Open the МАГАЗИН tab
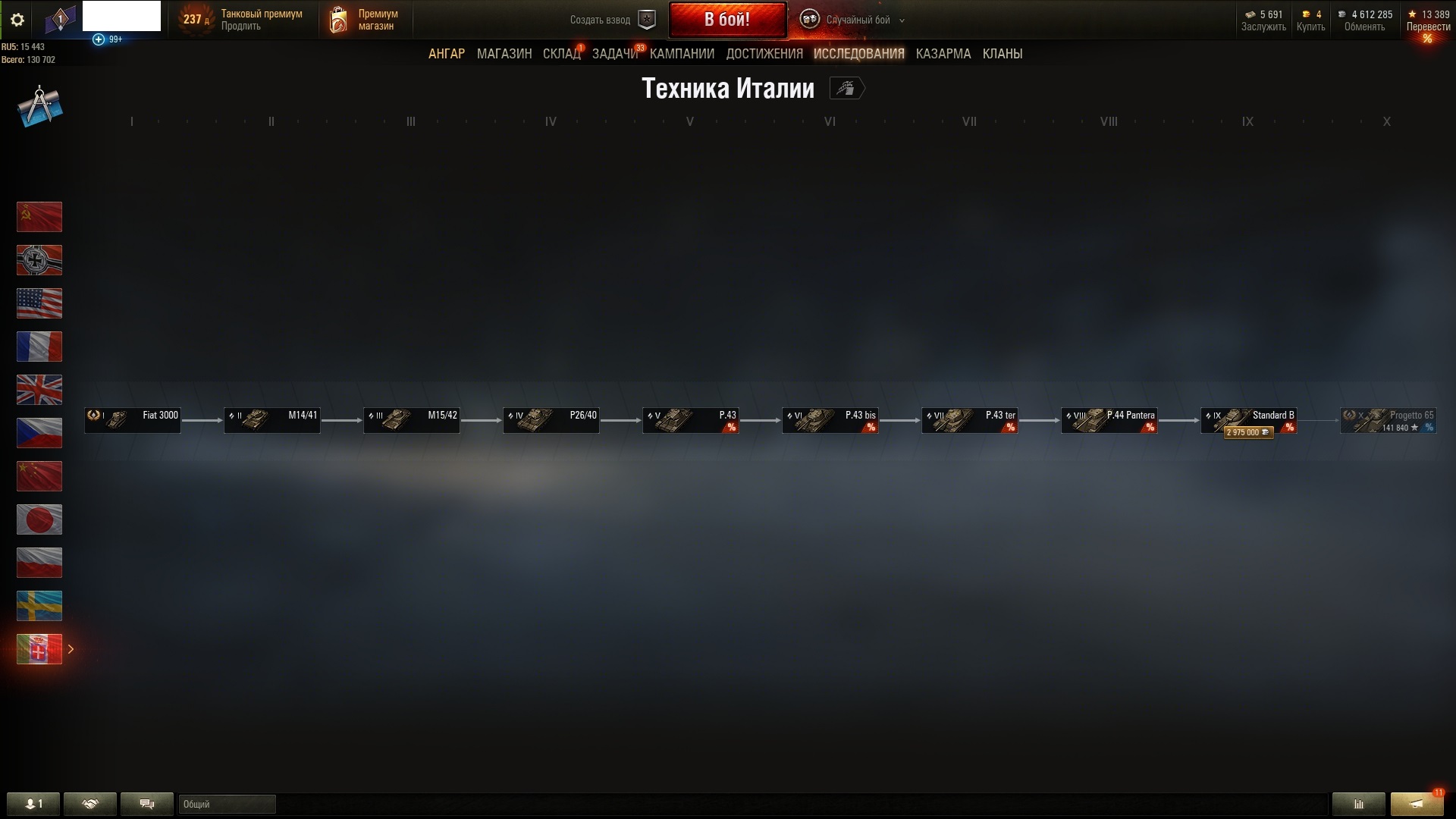1456x819 pixels. tap(504, 53)
